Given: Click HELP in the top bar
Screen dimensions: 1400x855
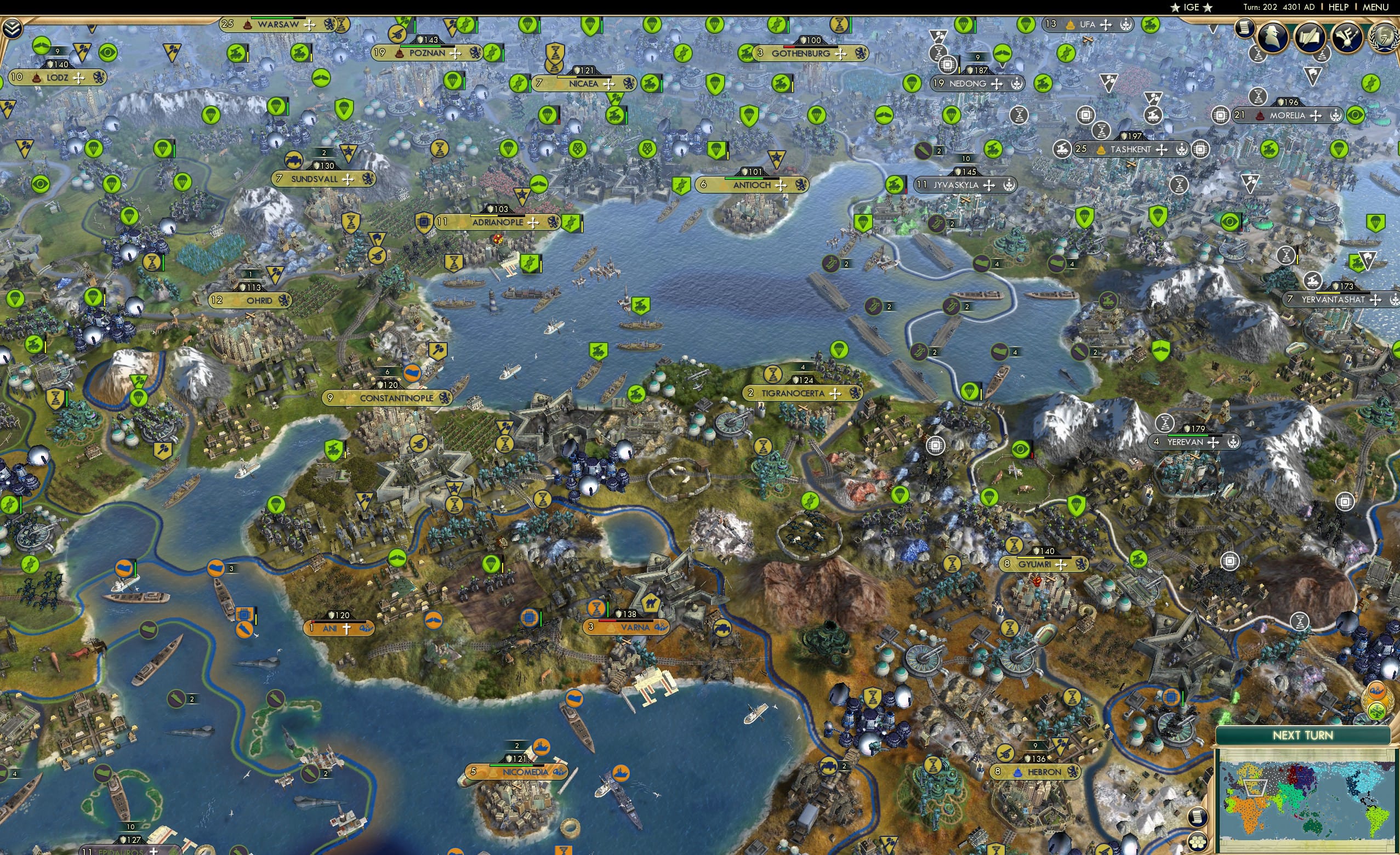Looking at the screenshot, I should coord(1339,7).
